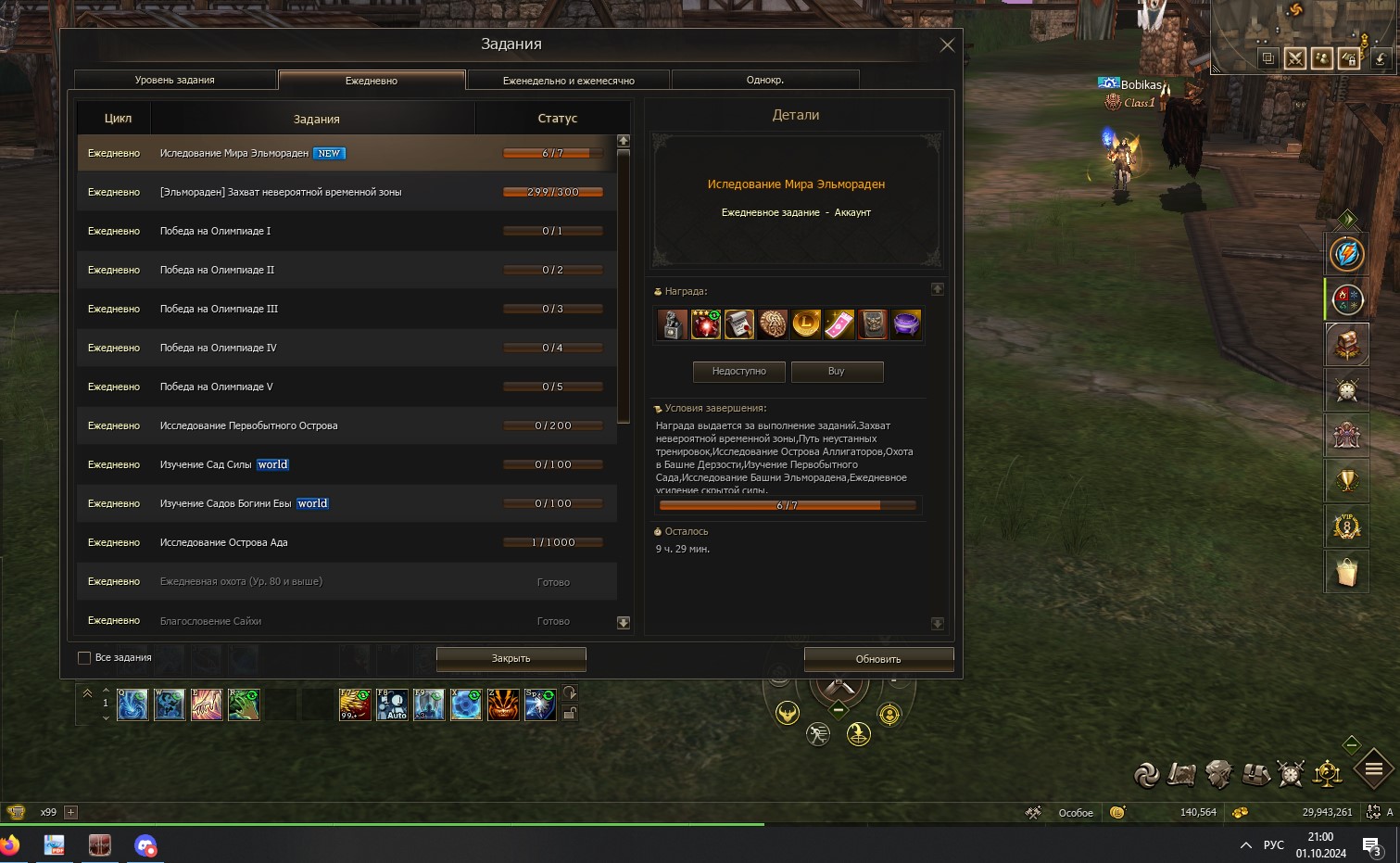Switch to the Уровень задания tab
Image resolution: width=1400 pixels, height=863 pixels.
coord(175,81)
